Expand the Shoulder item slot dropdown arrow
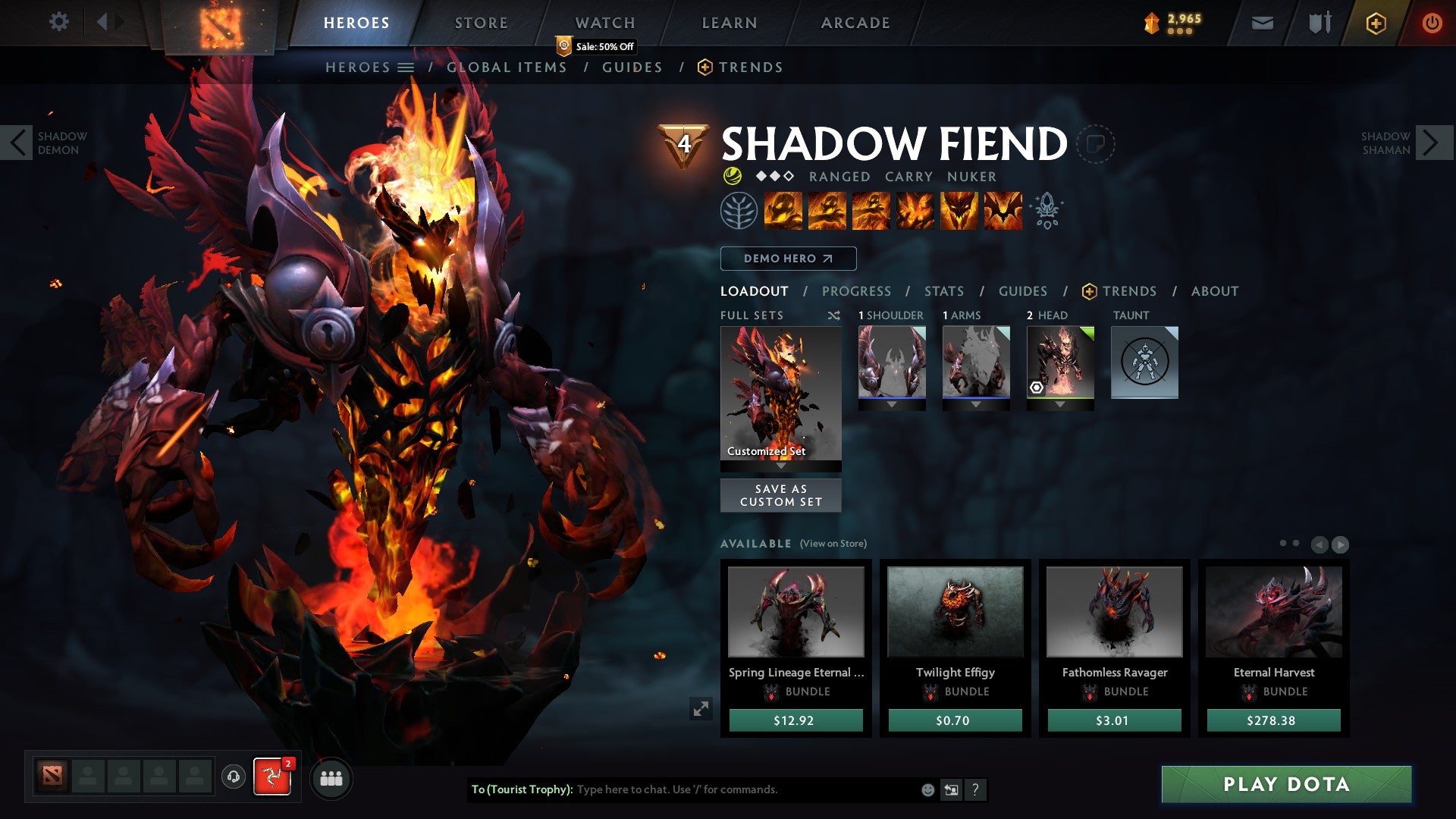The image size is (1456, 819). [892, 403]
